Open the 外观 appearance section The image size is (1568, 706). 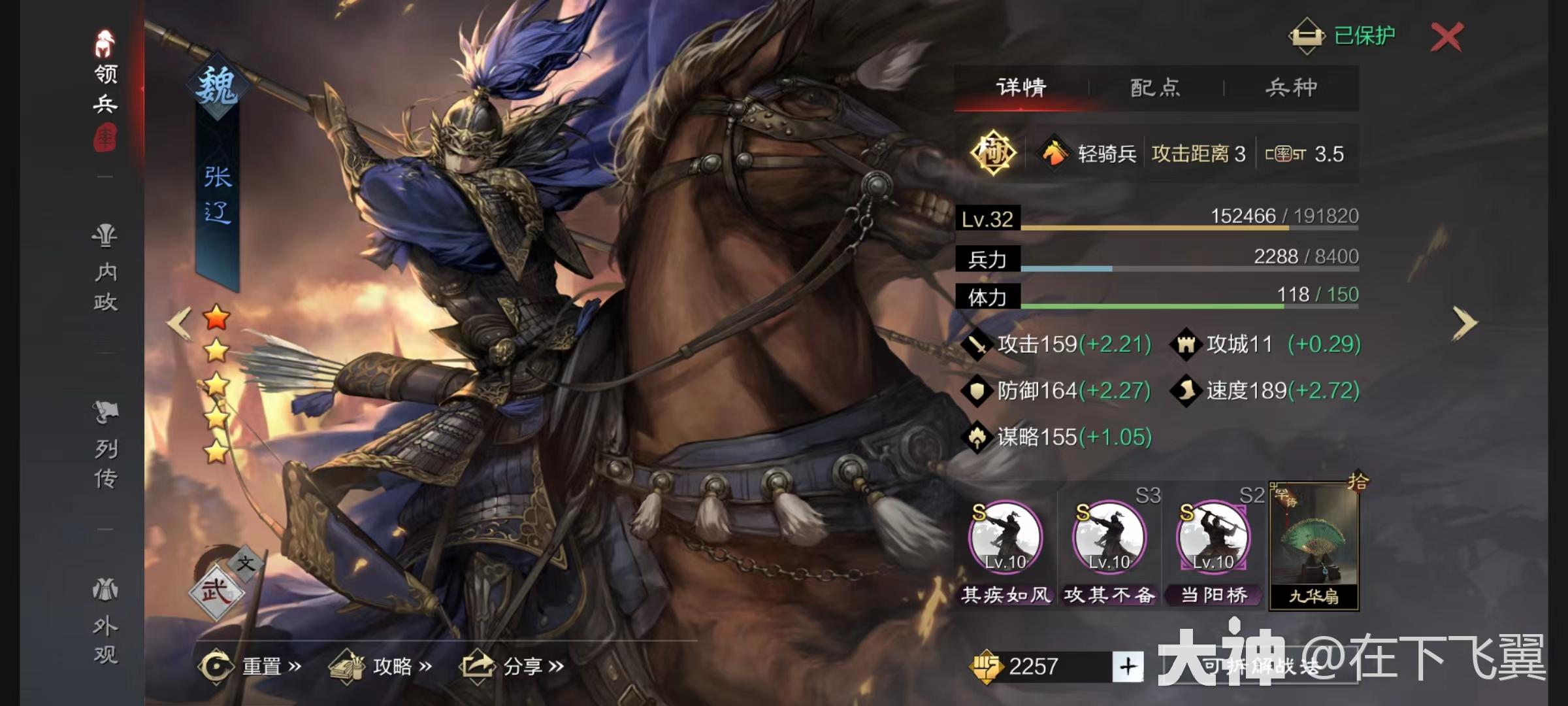pyautogui.click(x=105, y=622)
